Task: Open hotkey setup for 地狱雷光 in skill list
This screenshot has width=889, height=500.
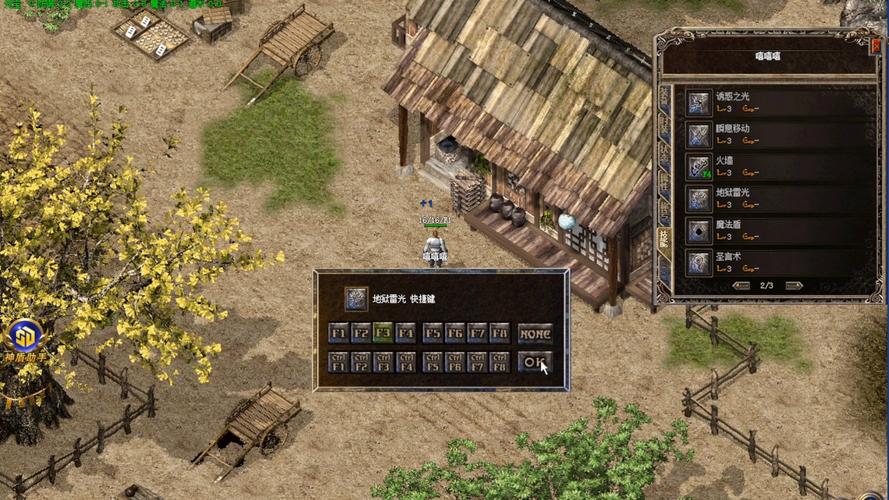Action: pos(698,198)
